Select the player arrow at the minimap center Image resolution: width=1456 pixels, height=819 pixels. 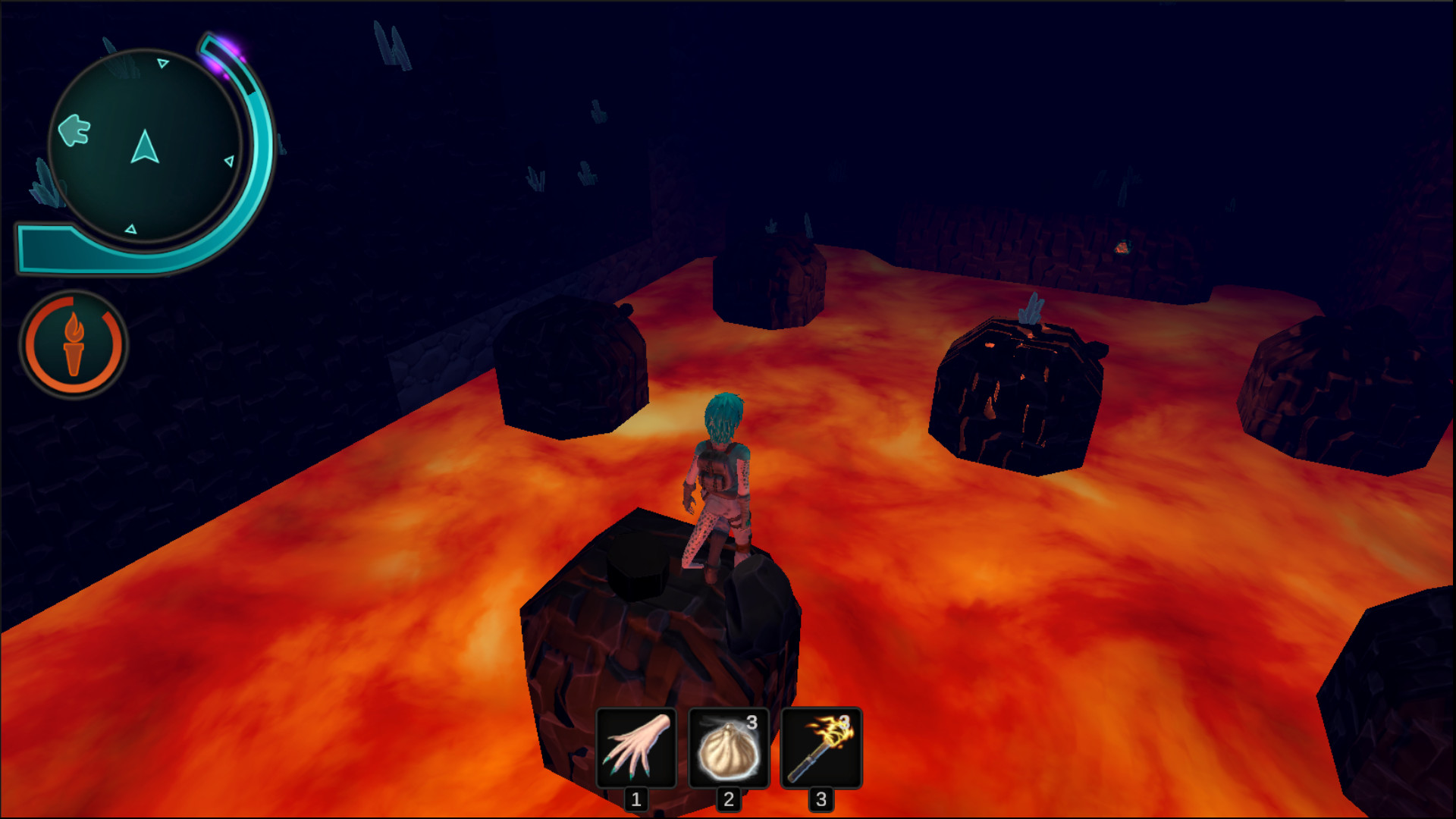[x=146, y=148]
